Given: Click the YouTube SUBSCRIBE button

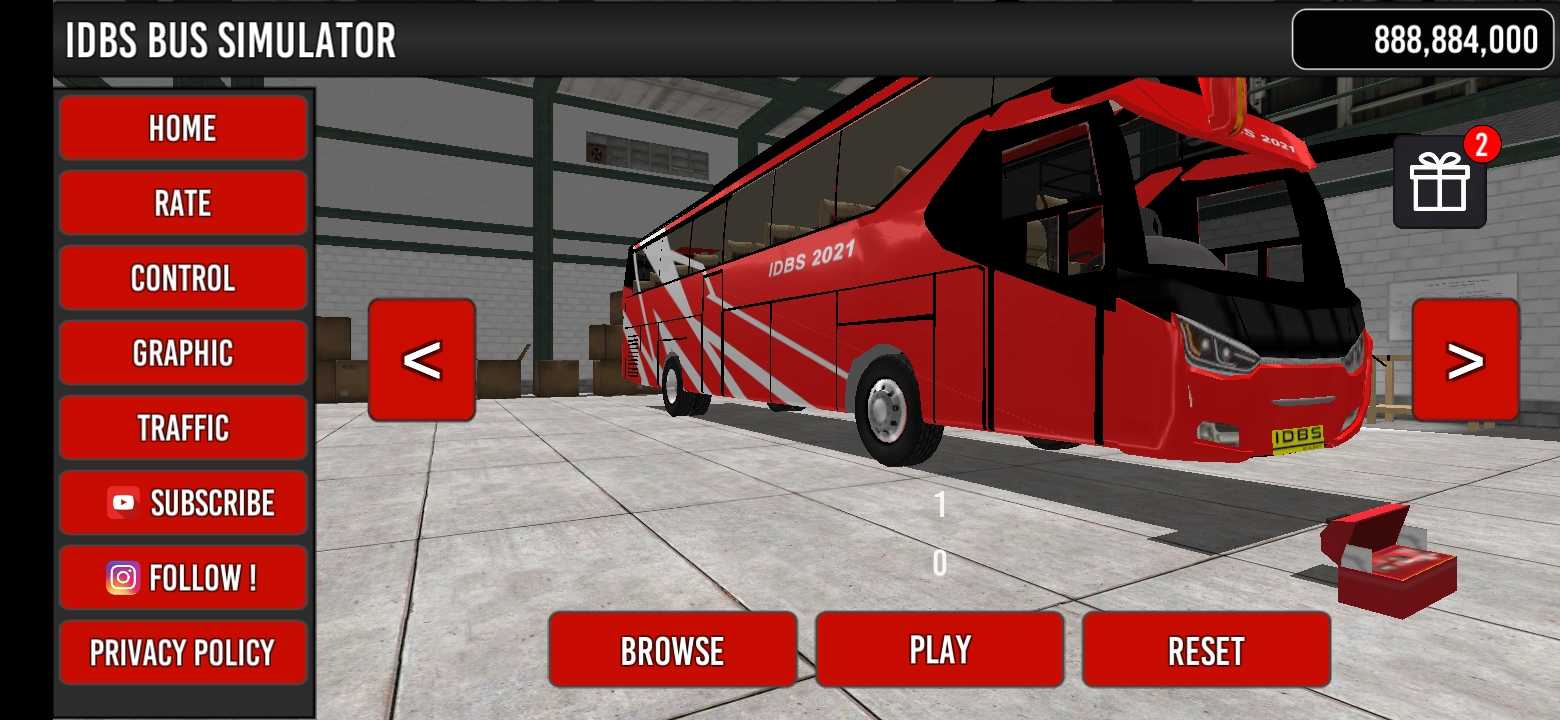Looking at the screenshot, I should 183,503.
